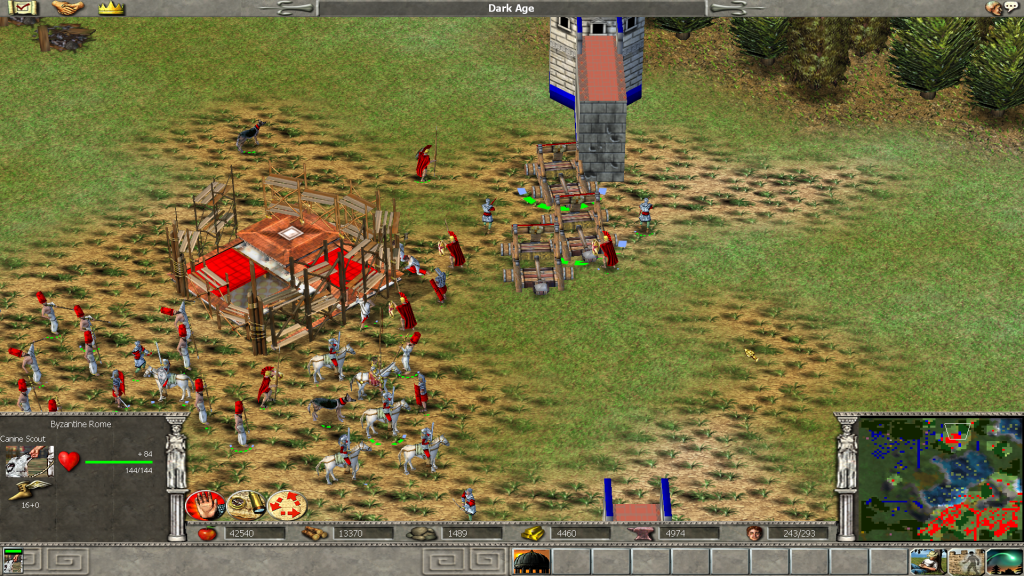Choose the red arrows formation command
Screen dimensions: 1024x576
(286, 504)
